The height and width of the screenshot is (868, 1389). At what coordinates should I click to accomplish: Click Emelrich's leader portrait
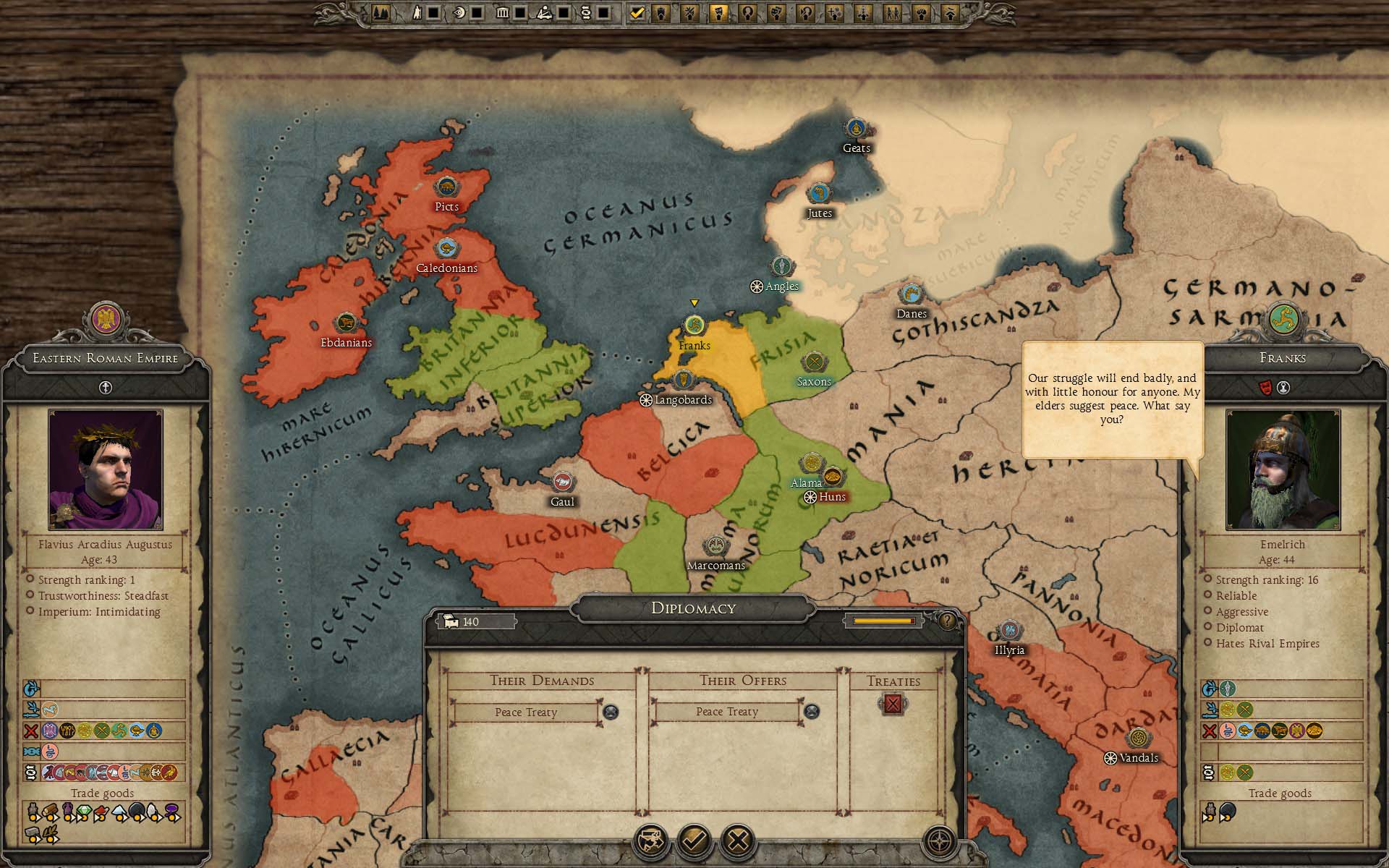(x=1283, y=469)
